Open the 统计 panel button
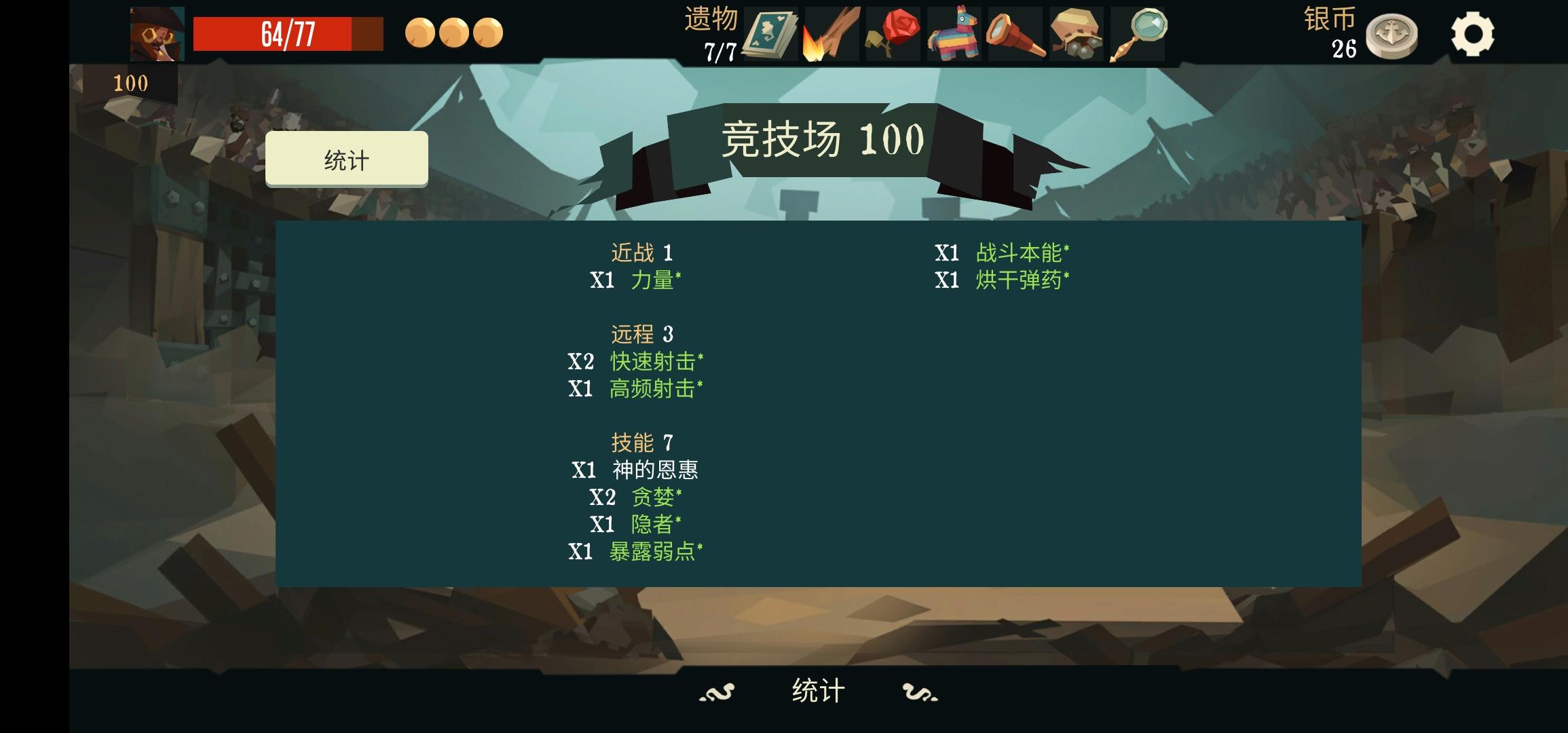The width and height of the screenshot is (1568, 733). [x=347, y=158]
